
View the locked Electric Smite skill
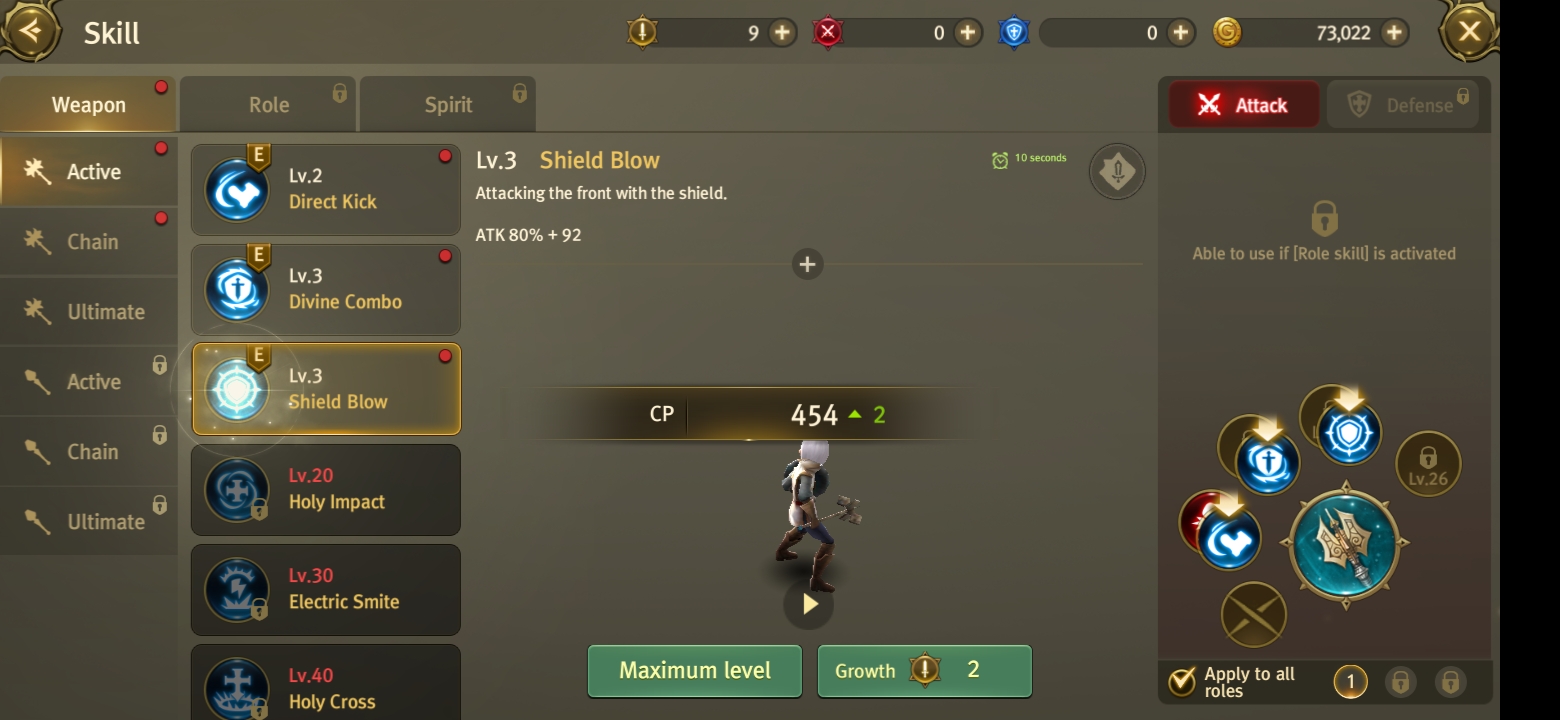click(x=326, y=590)
